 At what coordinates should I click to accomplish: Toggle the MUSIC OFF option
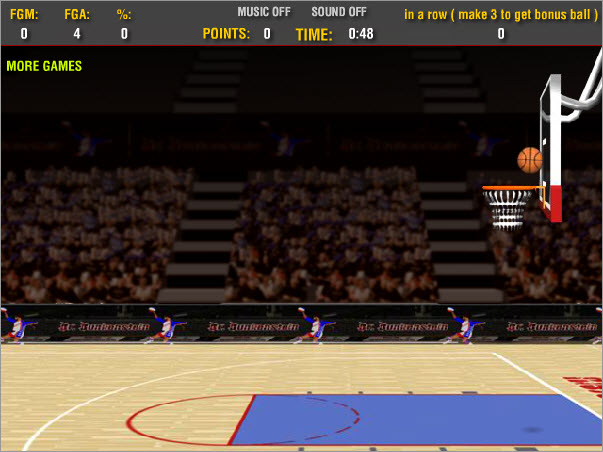pyautogui.click(x=264, y=13)
